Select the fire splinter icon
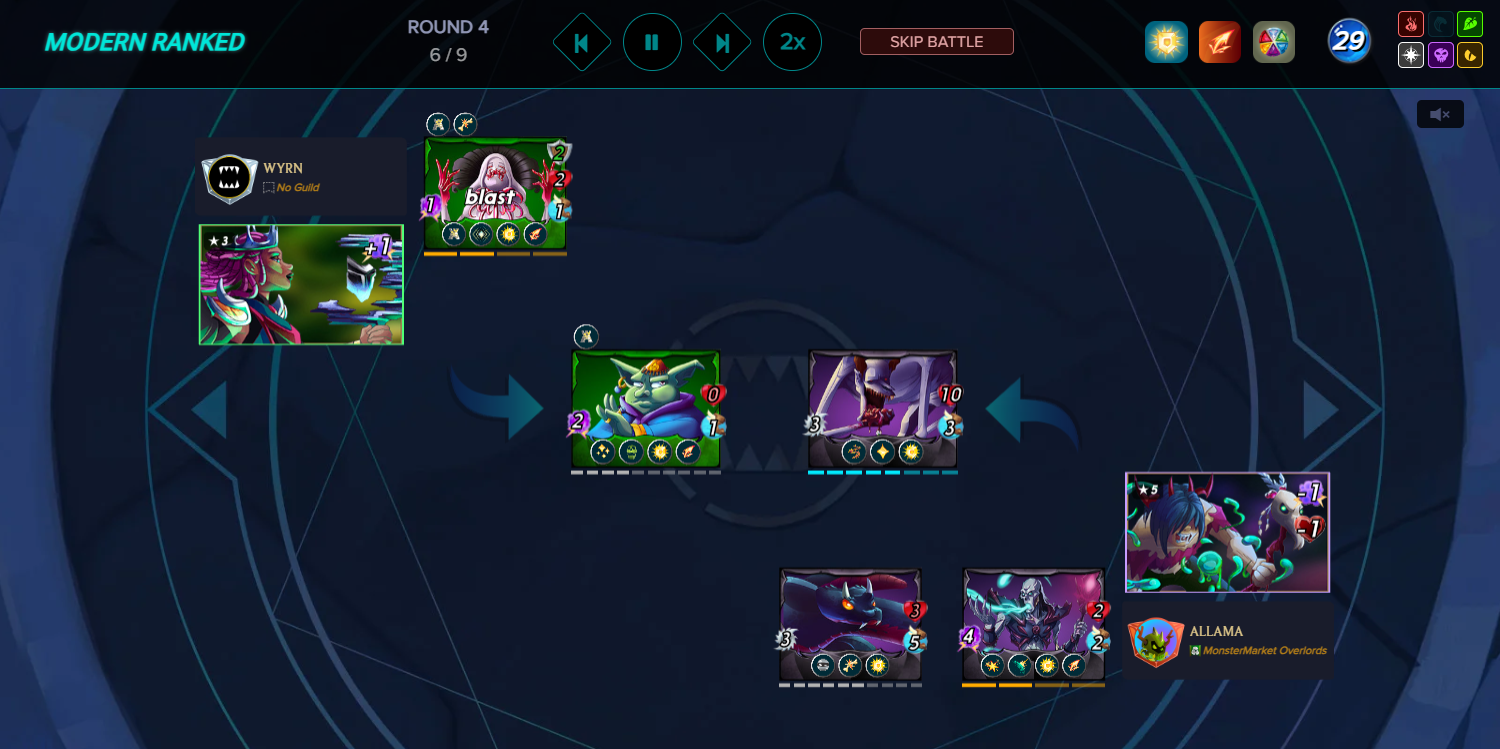The height and width of the screenshot is (749, 1500). pos(1411,23)
